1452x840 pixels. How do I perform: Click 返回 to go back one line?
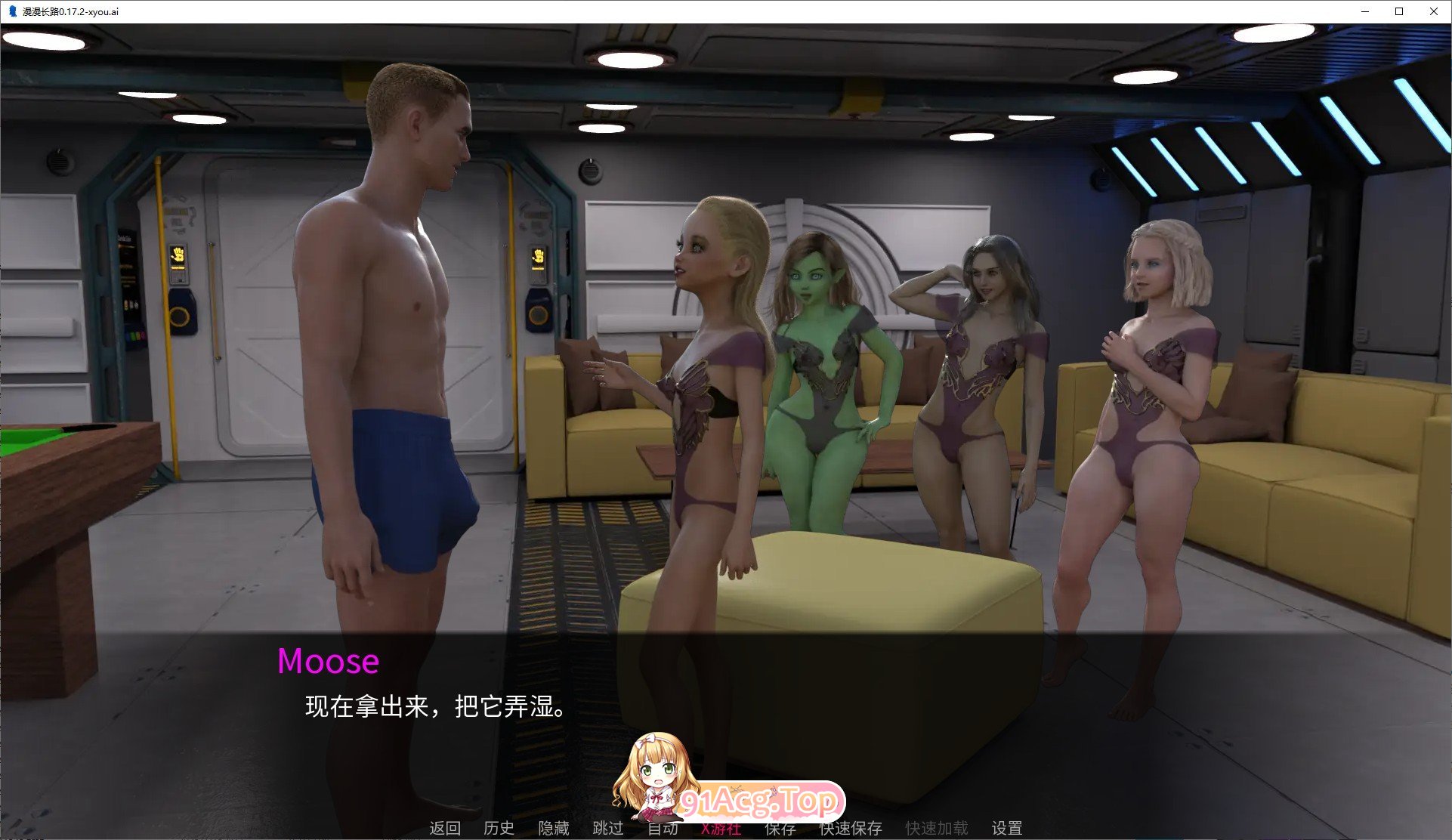click(x=446, y=827)
